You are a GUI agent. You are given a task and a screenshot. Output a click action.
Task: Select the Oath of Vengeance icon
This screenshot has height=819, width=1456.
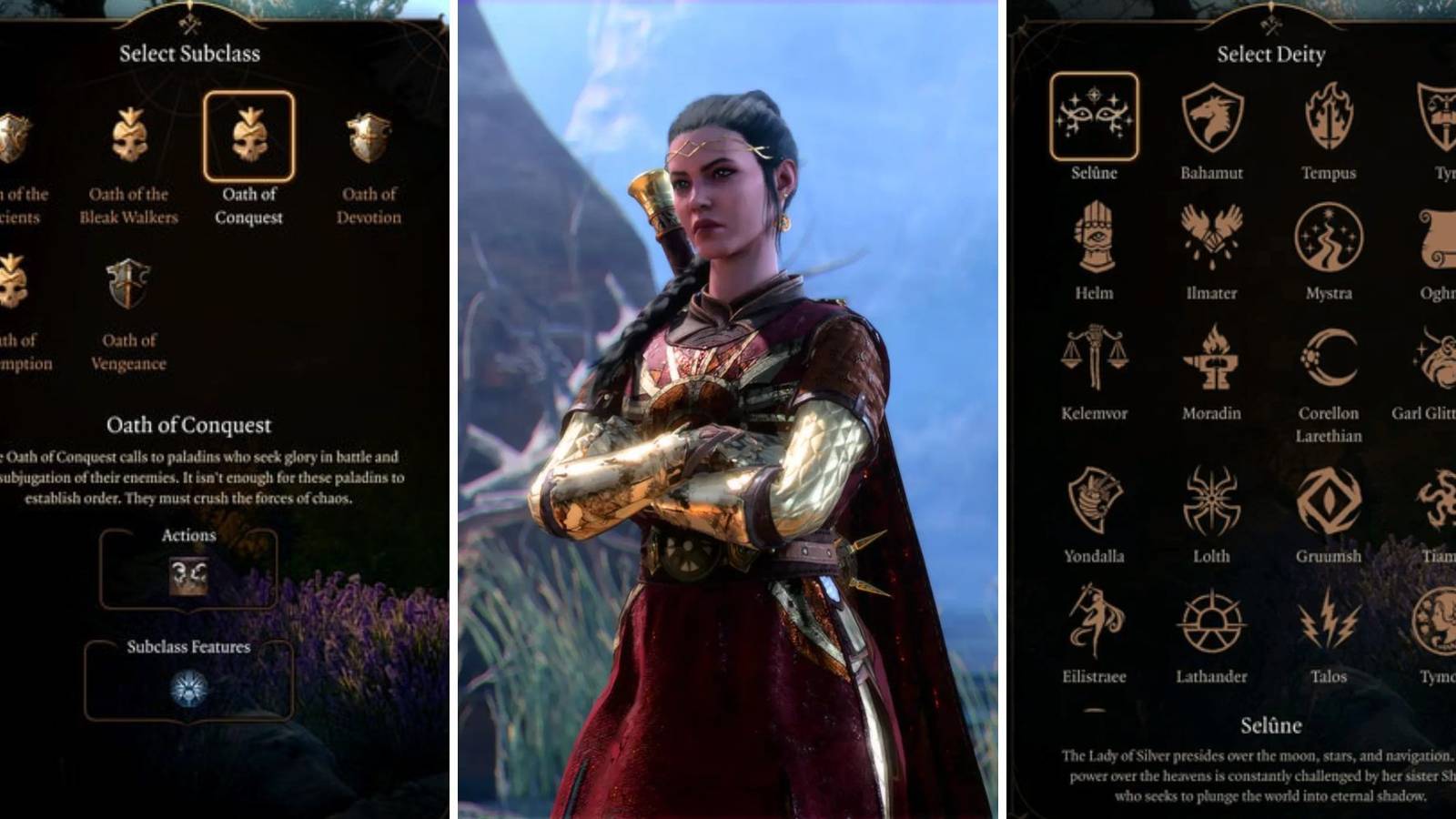point(127,284)
